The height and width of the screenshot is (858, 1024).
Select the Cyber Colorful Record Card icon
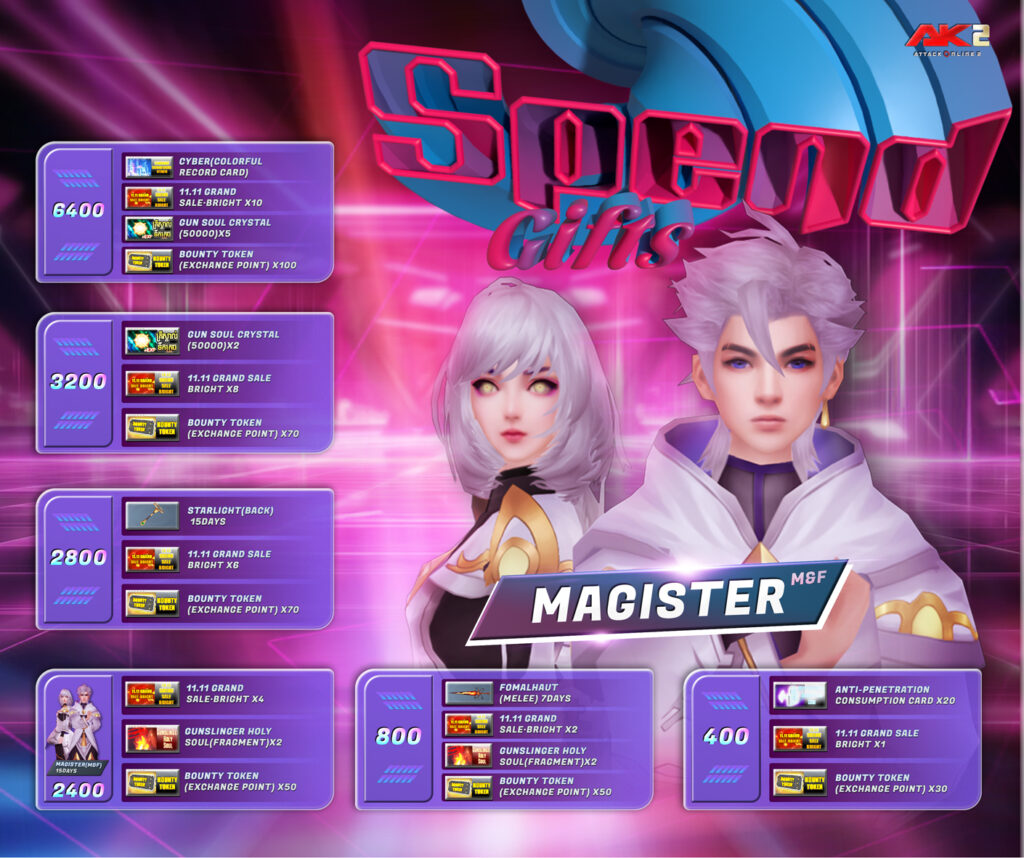pos(150,166)
